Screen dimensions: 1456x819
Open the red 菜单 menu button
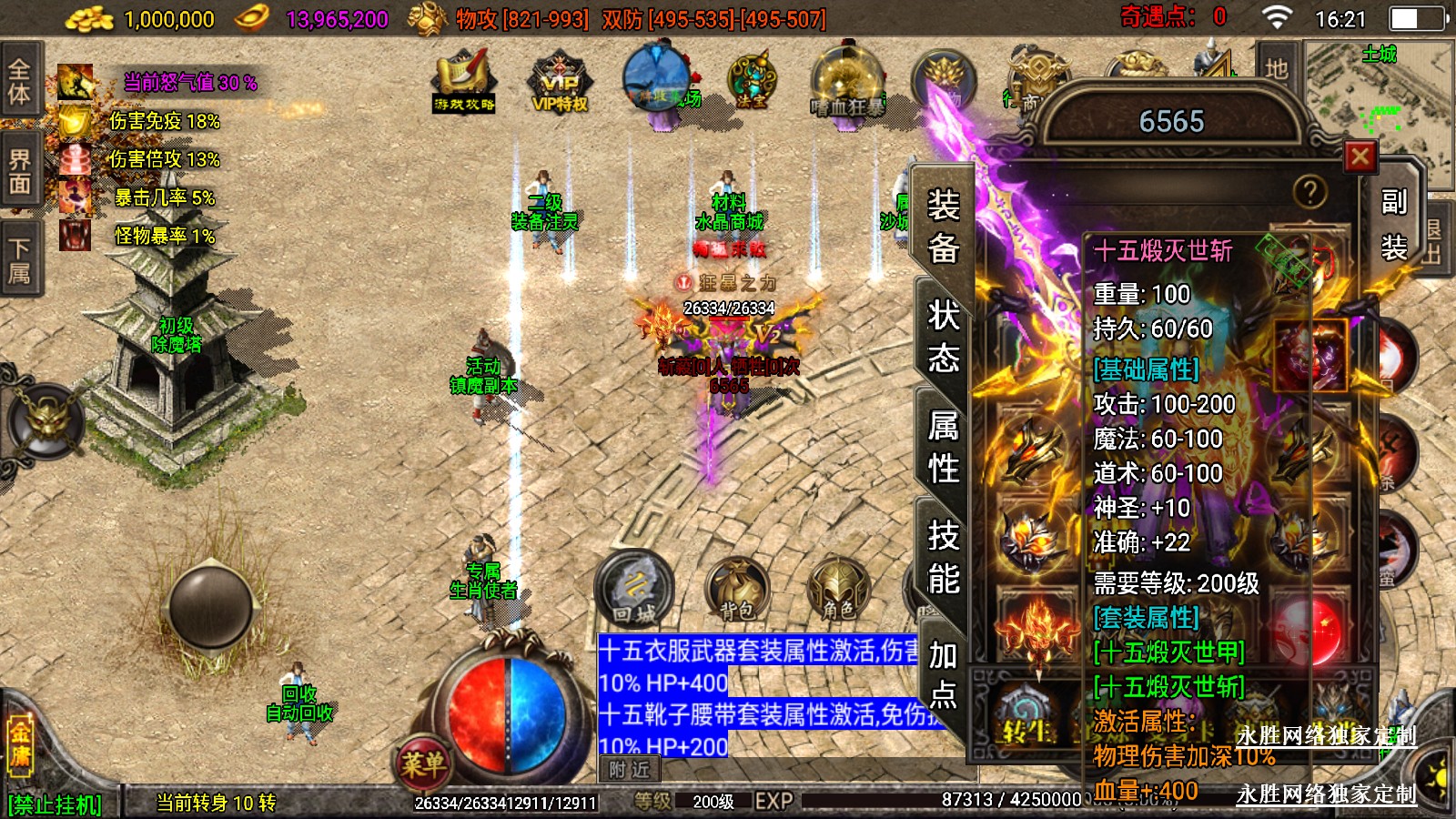(423, 763)
